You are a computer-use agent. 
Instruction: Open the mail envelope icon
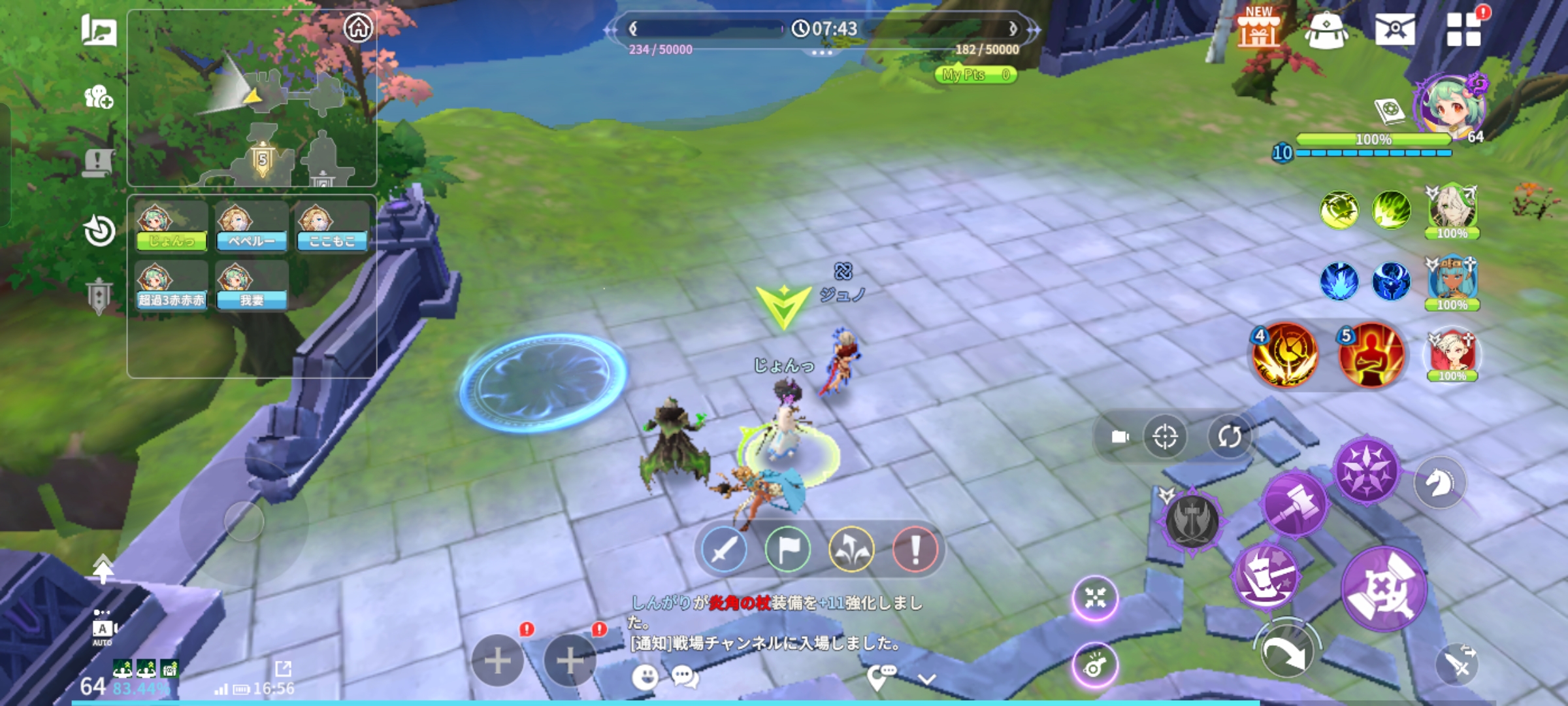pyautogui.click(x=1394, y=29)
